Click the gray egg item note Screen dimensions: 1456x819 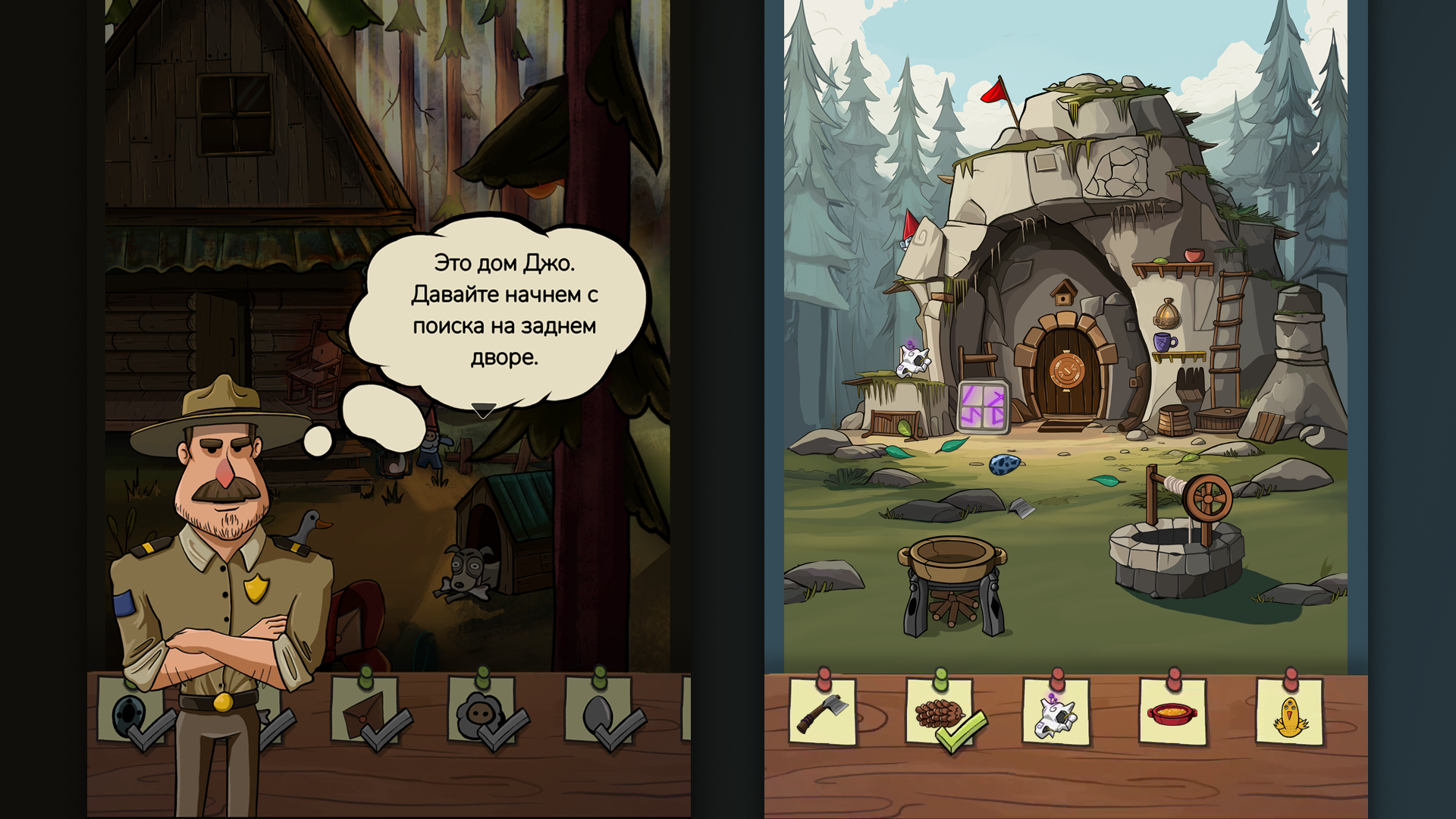pos(599,713)
